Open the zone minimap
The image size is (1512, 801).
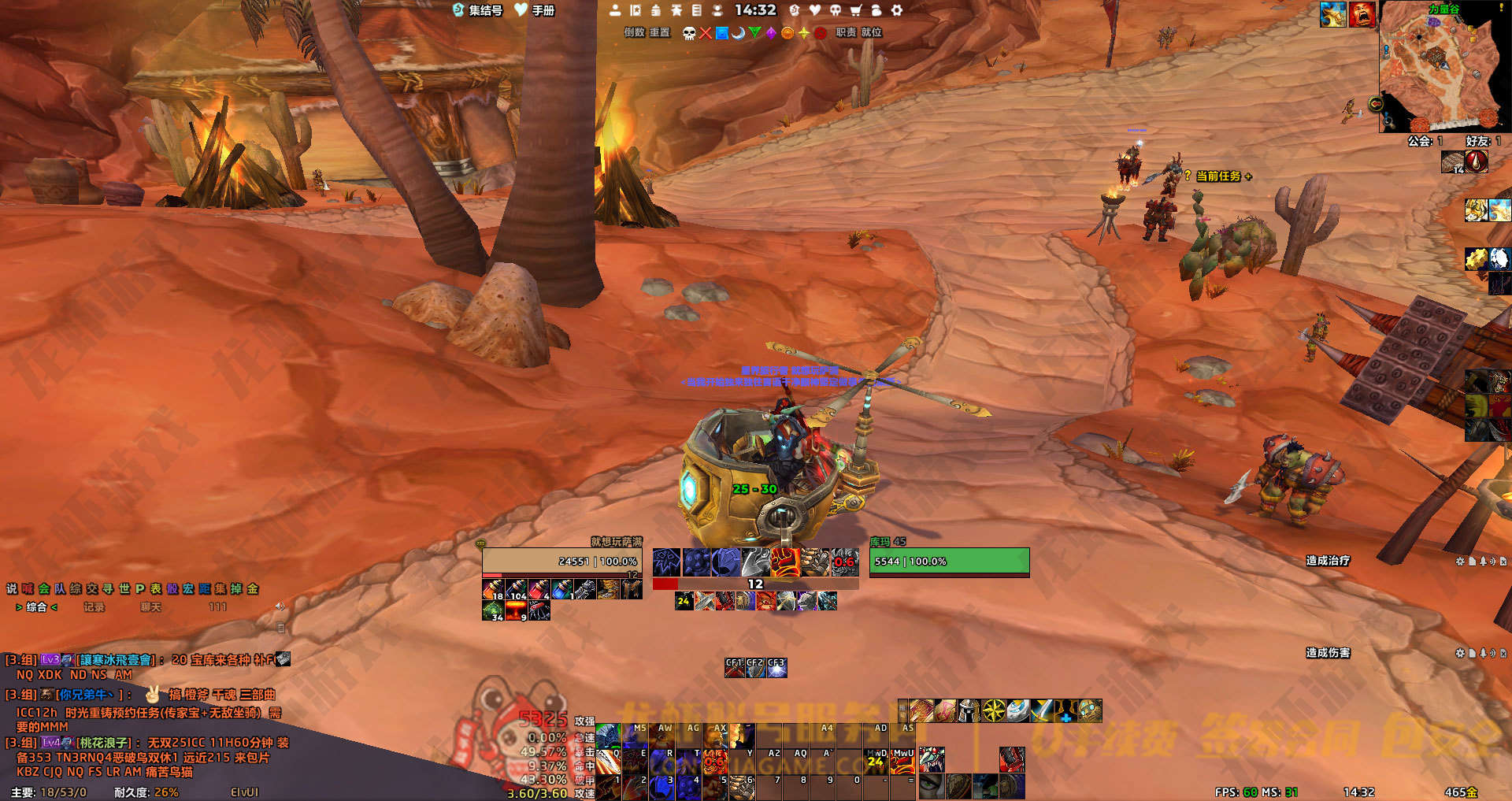[x=1443, y=67]
